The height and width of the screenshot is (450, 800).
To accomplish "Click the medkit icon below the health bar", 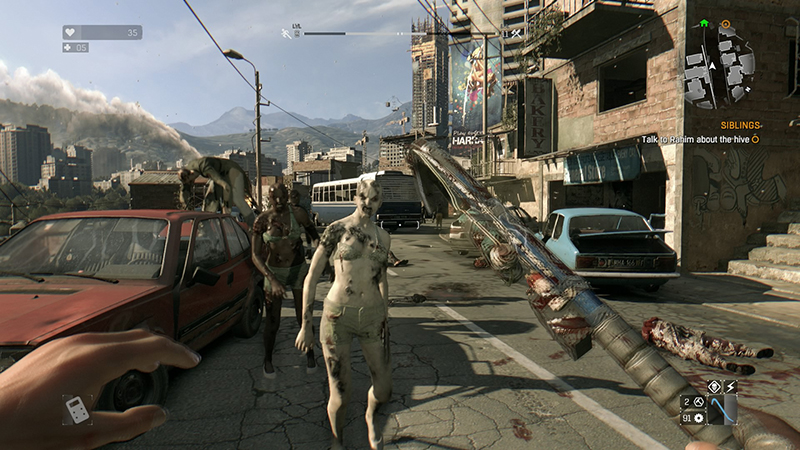I will pyautogui.click(x=70, y=47).
